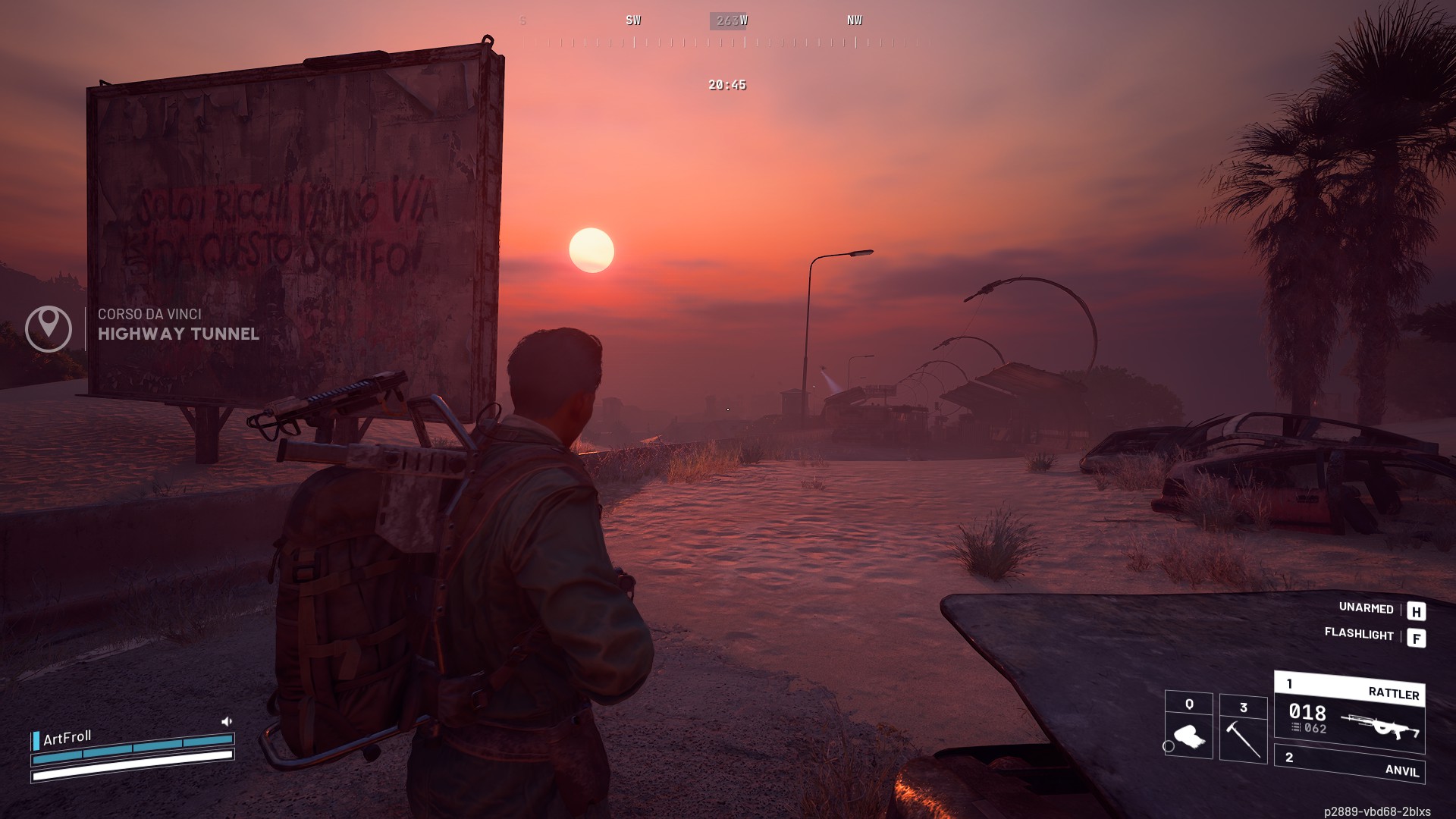This screenshot has width=1456, height=819.
Task: Select the Rattler weapon slot
Action: tap(1350, 711)
